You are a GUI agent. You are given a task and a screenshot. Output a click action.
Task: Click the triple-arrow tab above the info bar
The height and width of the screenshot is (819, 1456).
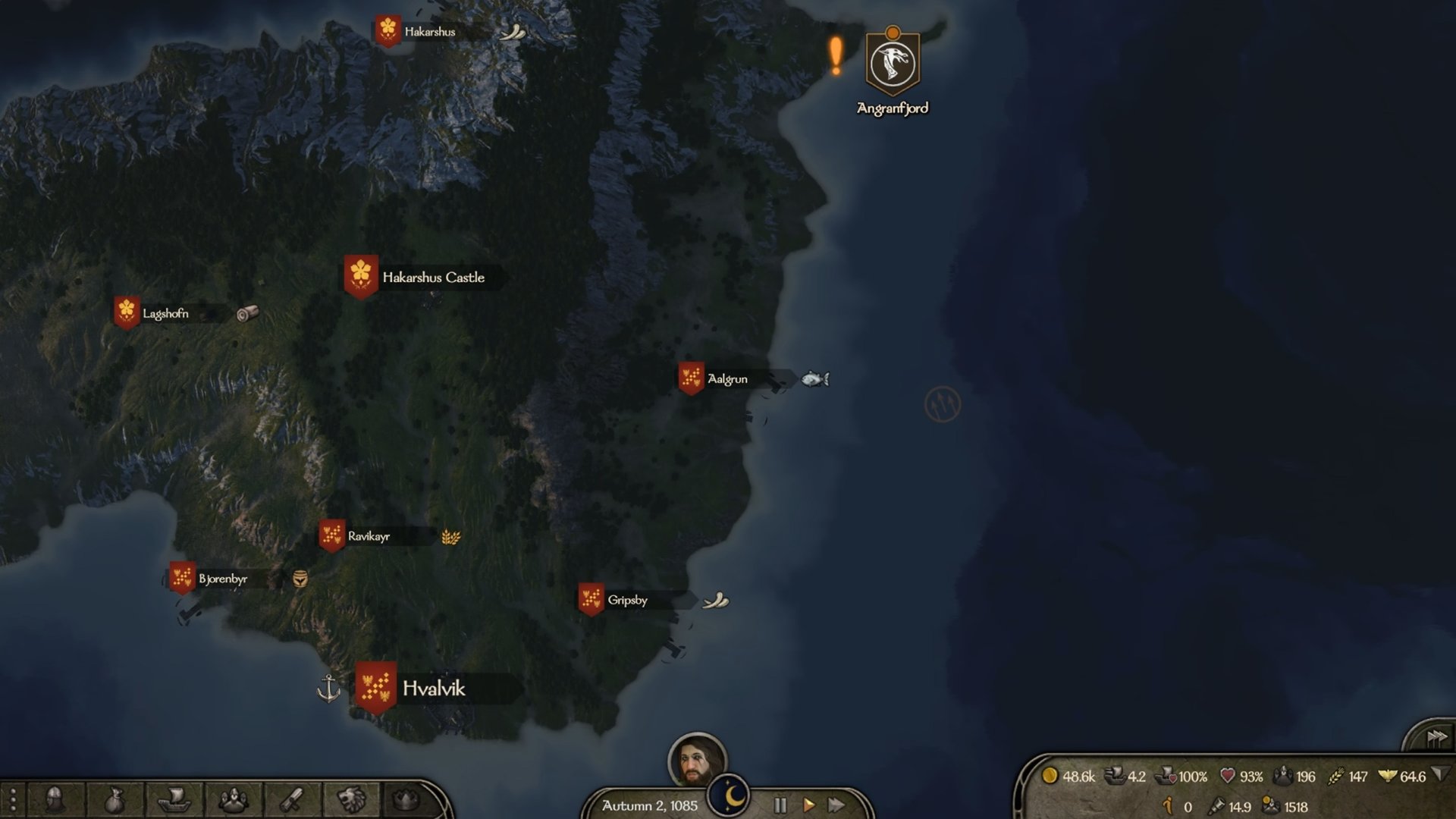(1436, 737)
